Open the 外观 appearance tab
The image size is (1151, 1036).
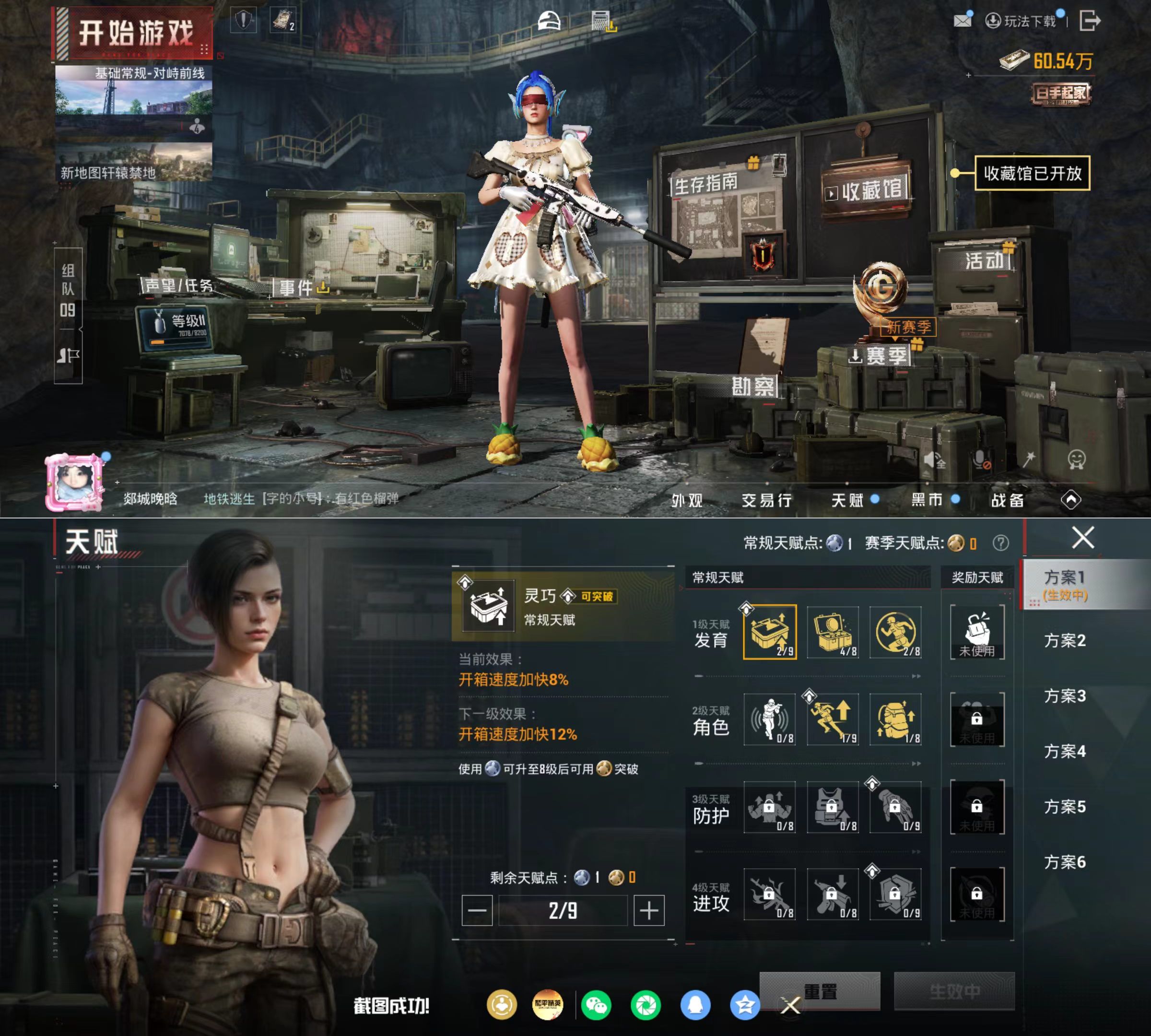tap(687, 500)
